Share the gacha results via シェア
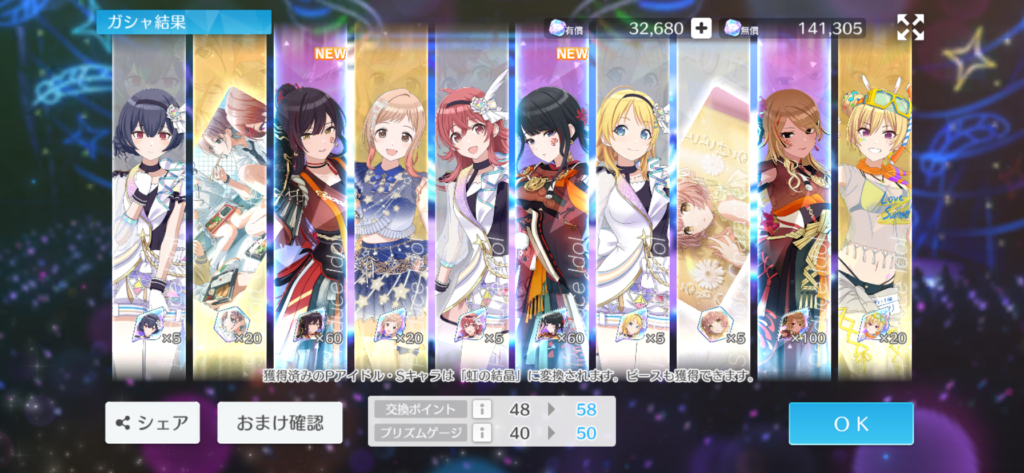 point(152,423)
